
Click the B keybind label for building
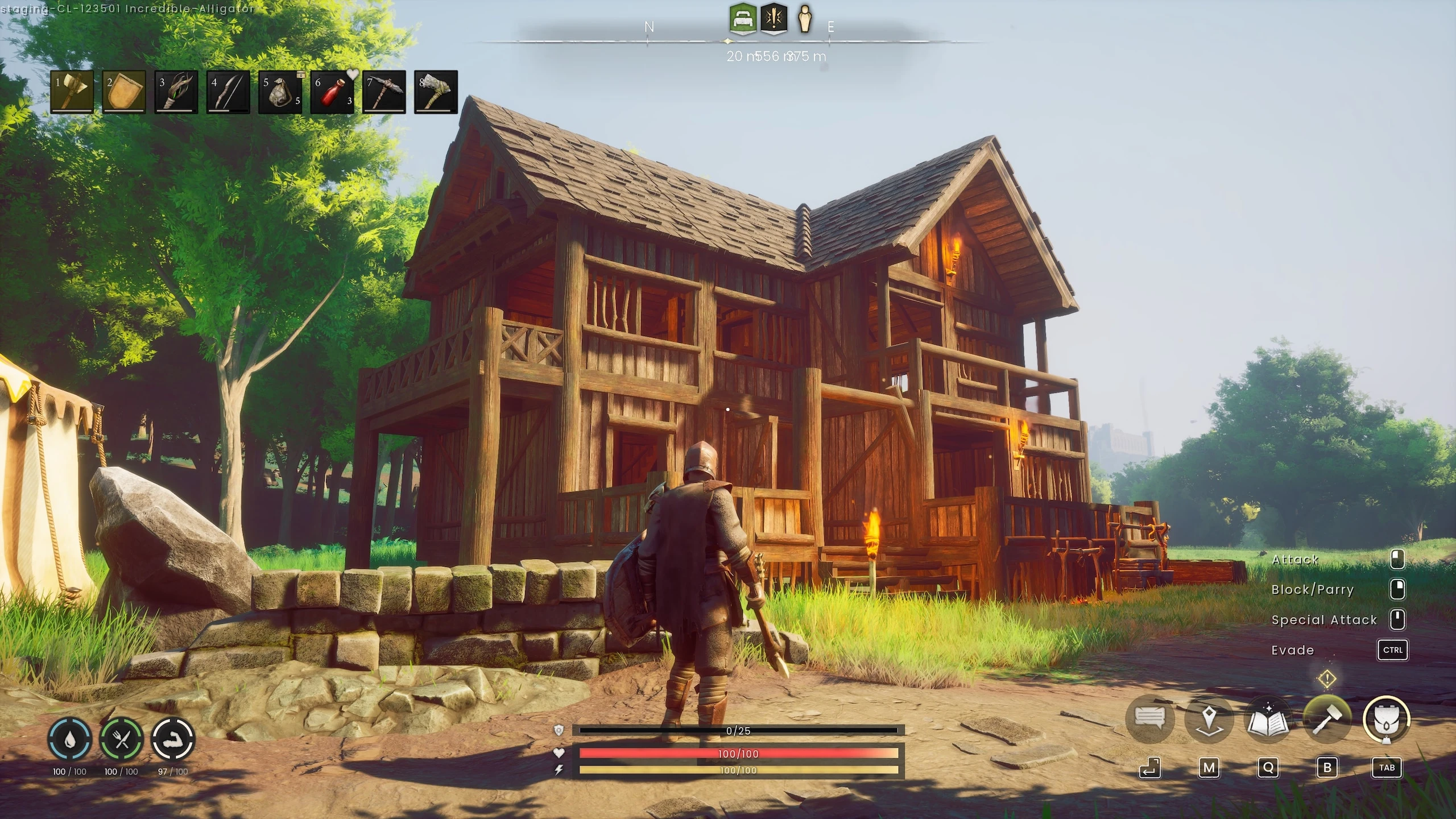coord(1328,767)
